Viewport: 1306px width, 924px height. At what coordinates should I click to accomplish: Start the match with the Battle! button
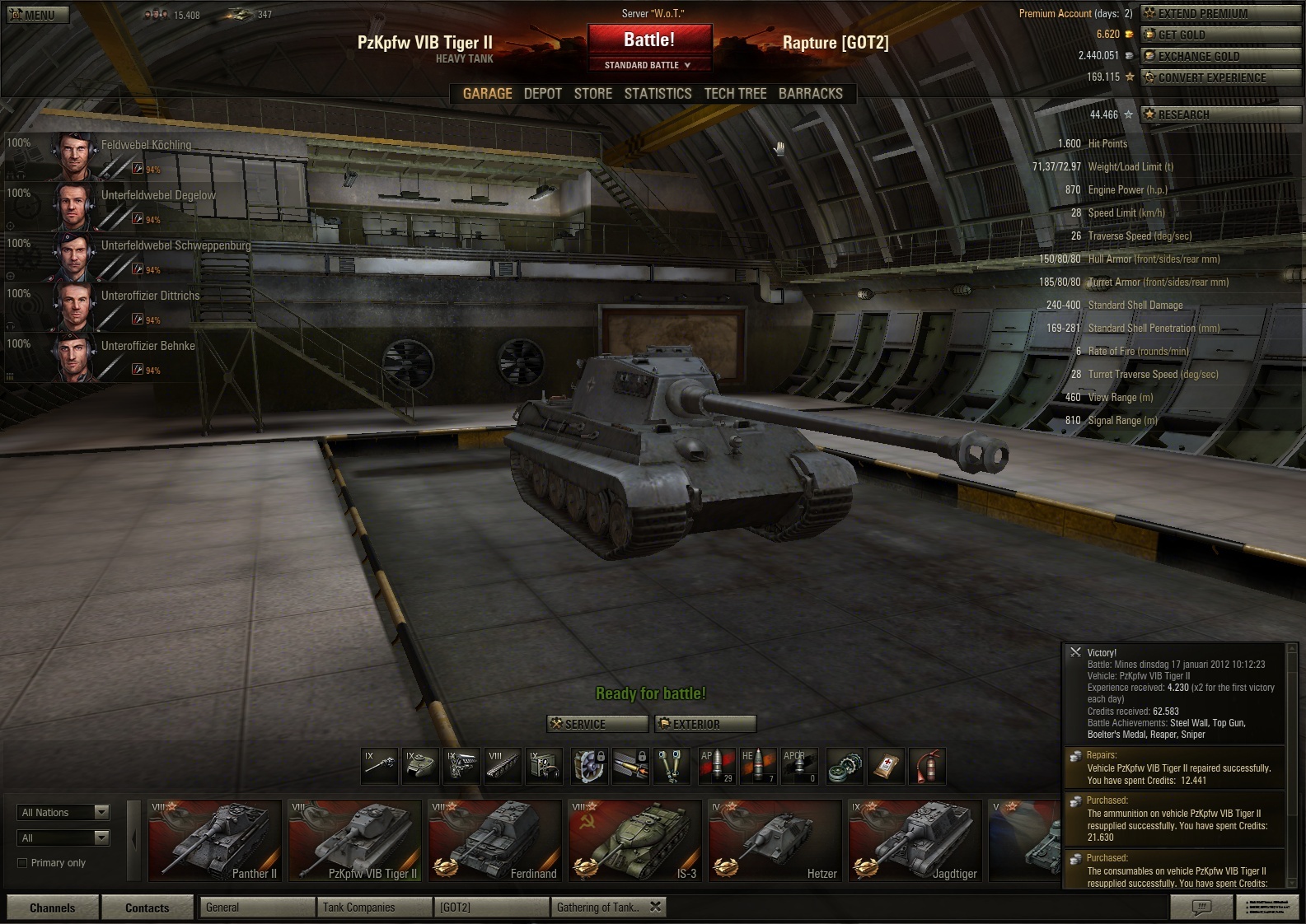[x=648, y=40]
